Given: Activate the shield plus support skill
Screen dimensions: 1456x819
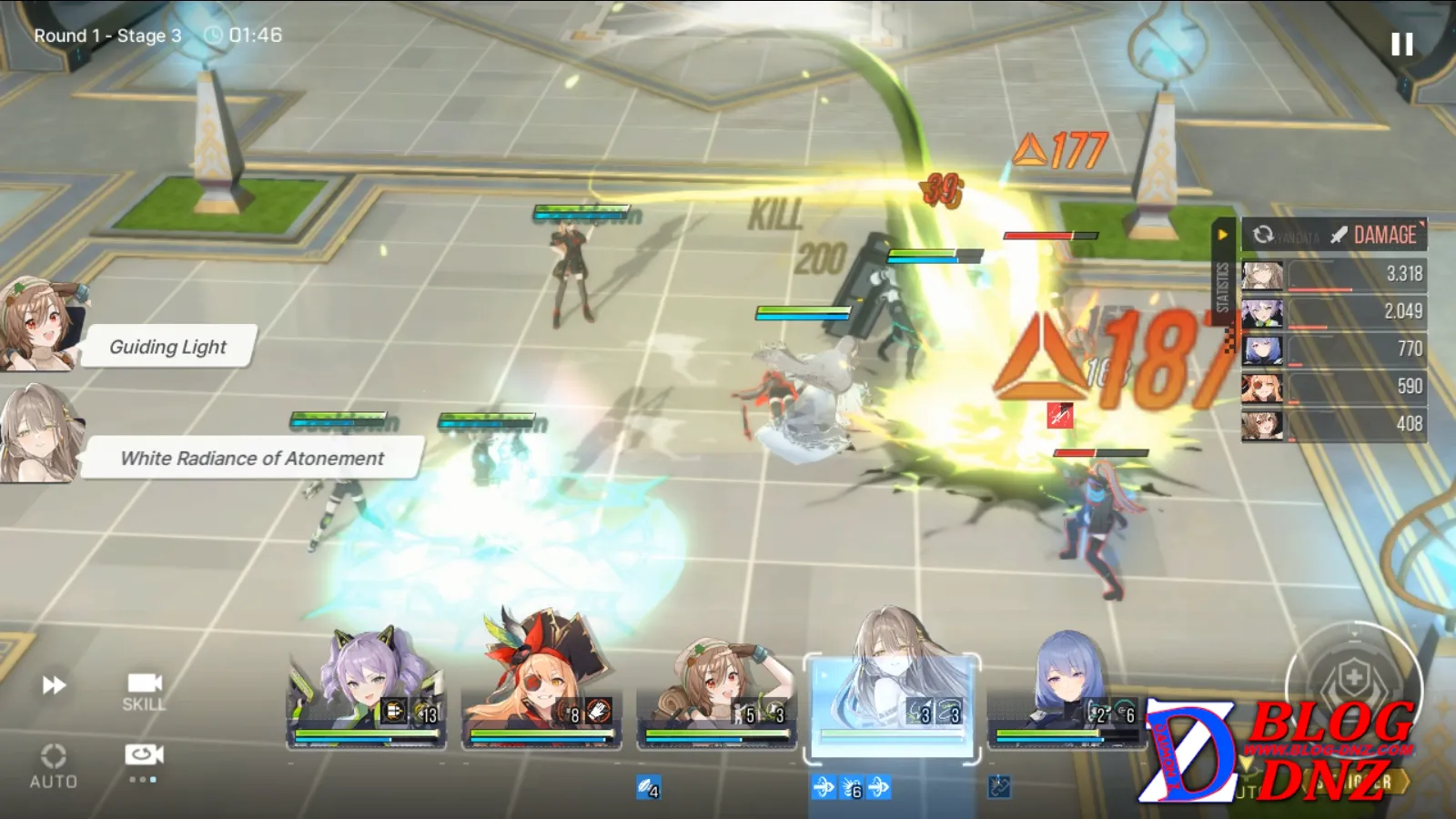Looking at the screenshot, I should click(1353, 678).
